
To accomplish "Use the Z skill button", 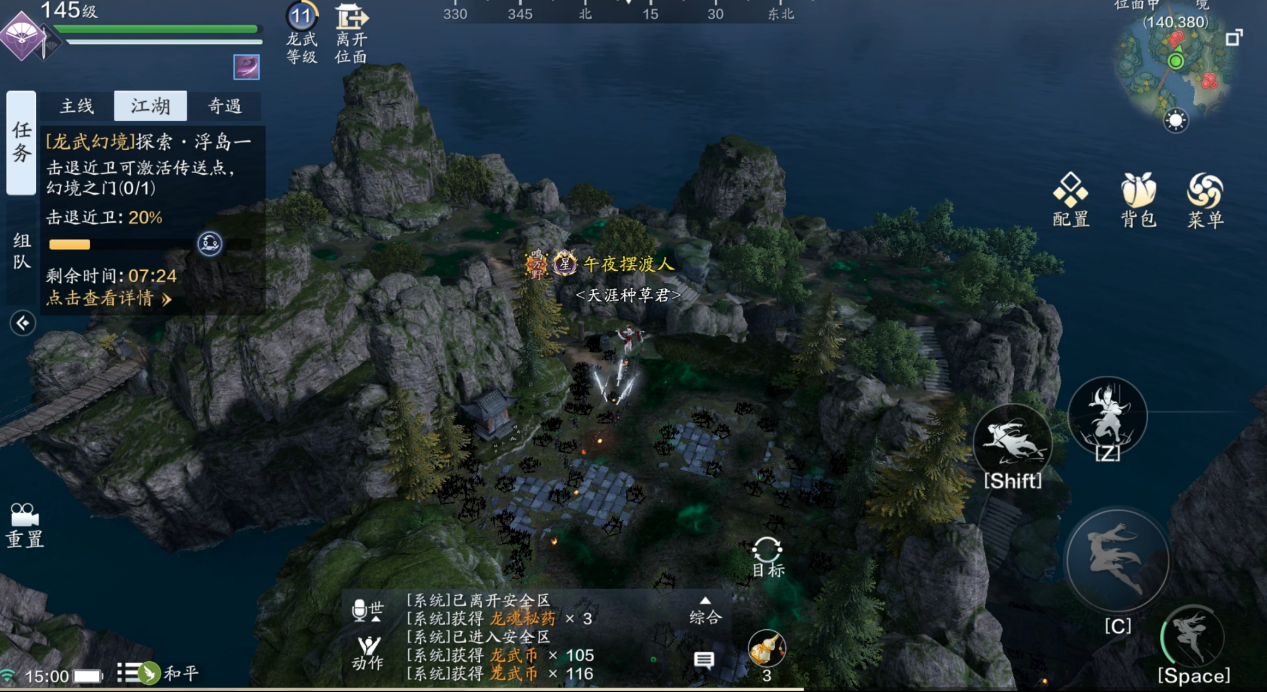I will coord(1107,416).
